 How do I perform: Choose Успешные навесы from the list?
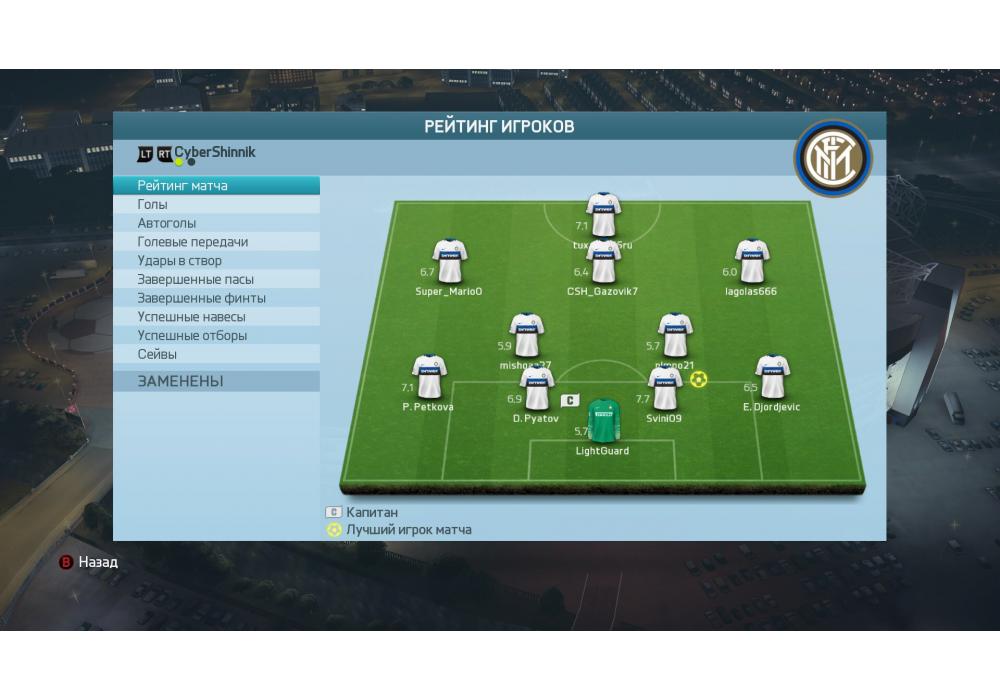[x=216, y=317]
